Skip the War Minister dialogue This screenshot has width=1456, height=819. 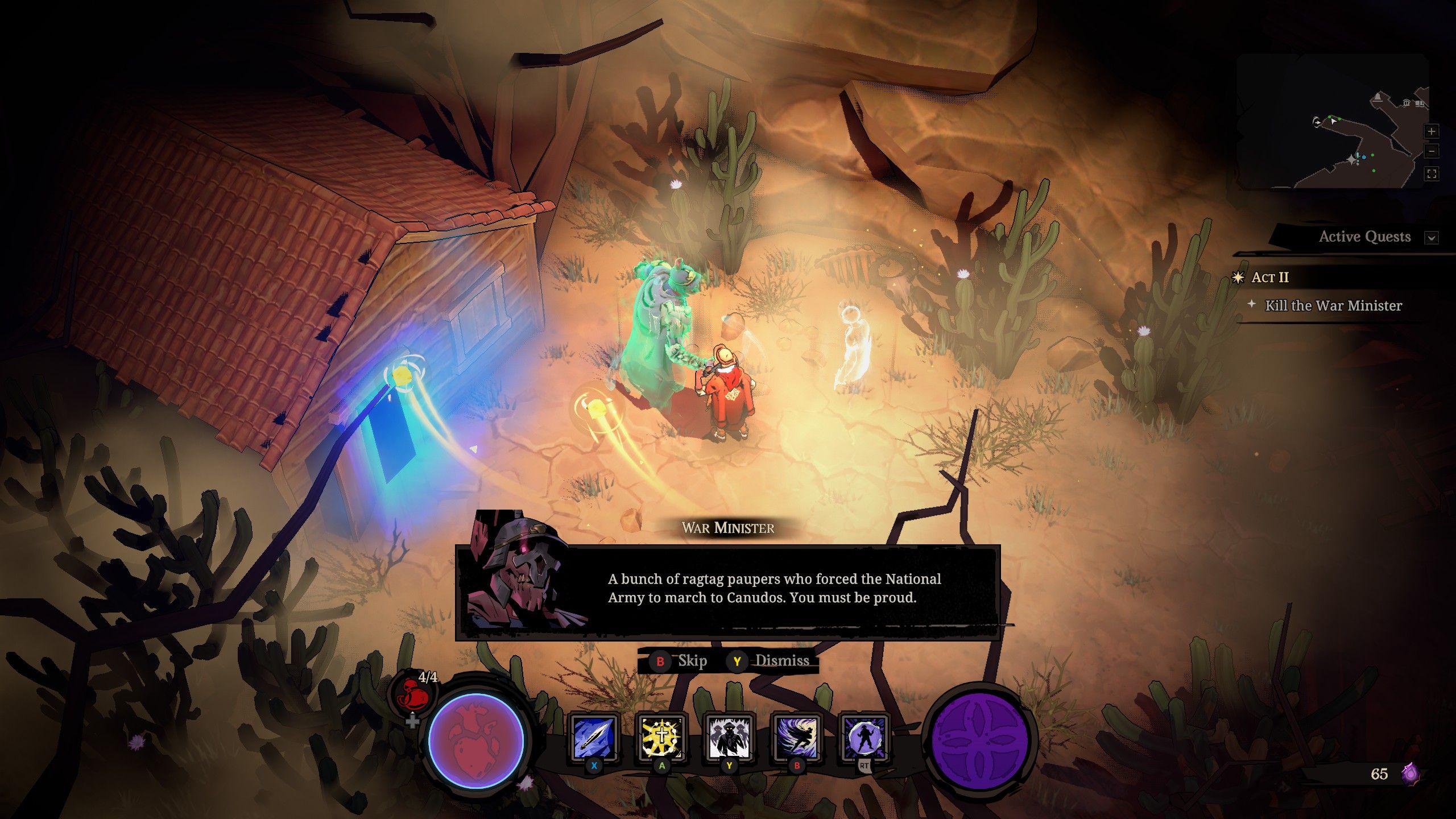[681, 661]
